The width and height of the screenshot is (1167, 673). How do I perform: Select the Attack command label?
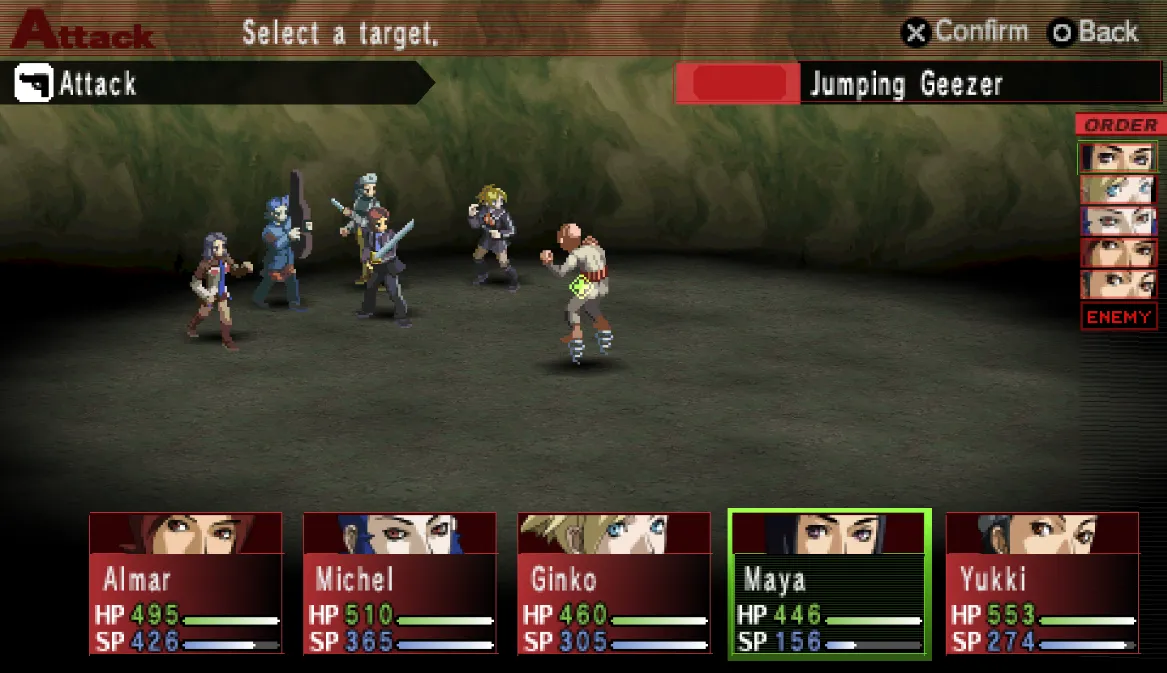98,84
